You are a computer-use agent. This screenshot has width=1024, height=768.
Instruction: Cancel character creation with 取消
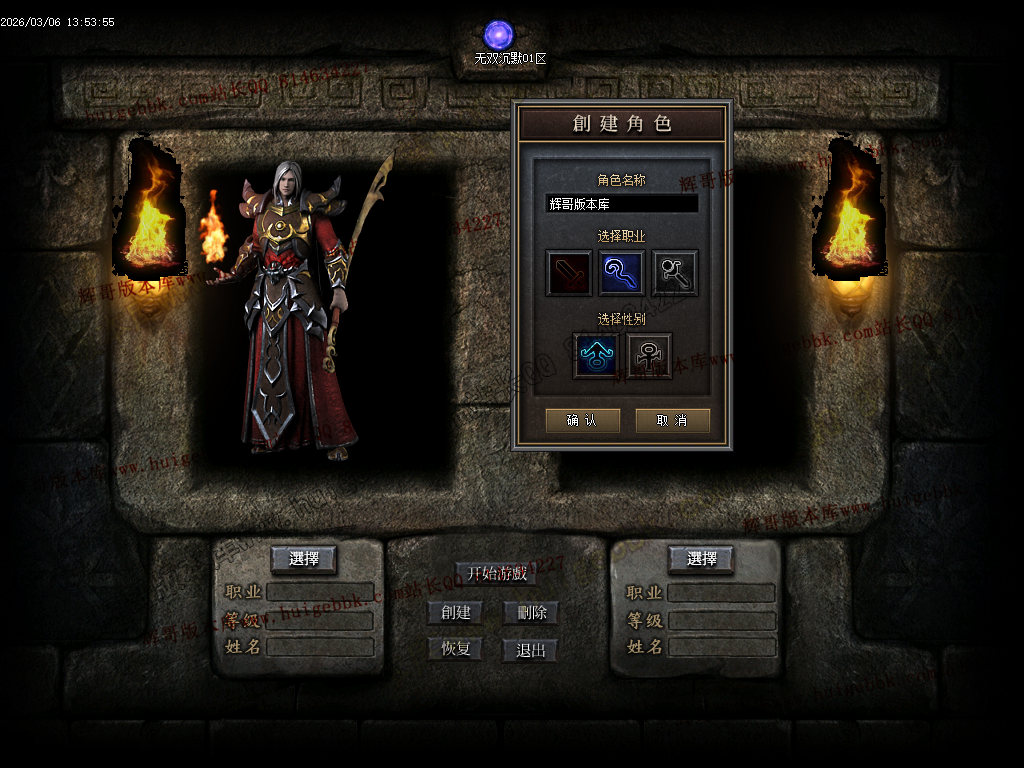[x=672, y=421]
